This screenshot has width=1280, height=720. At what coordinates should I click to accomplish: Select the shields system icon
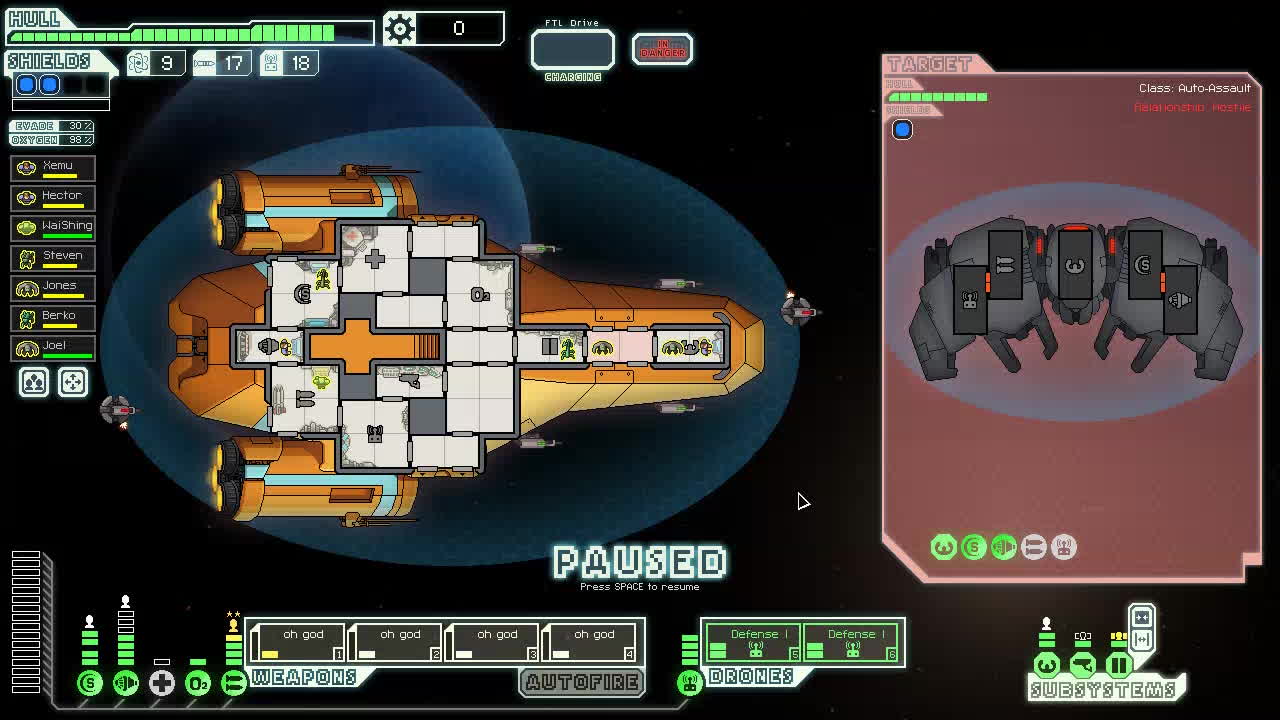click(90, 683)
